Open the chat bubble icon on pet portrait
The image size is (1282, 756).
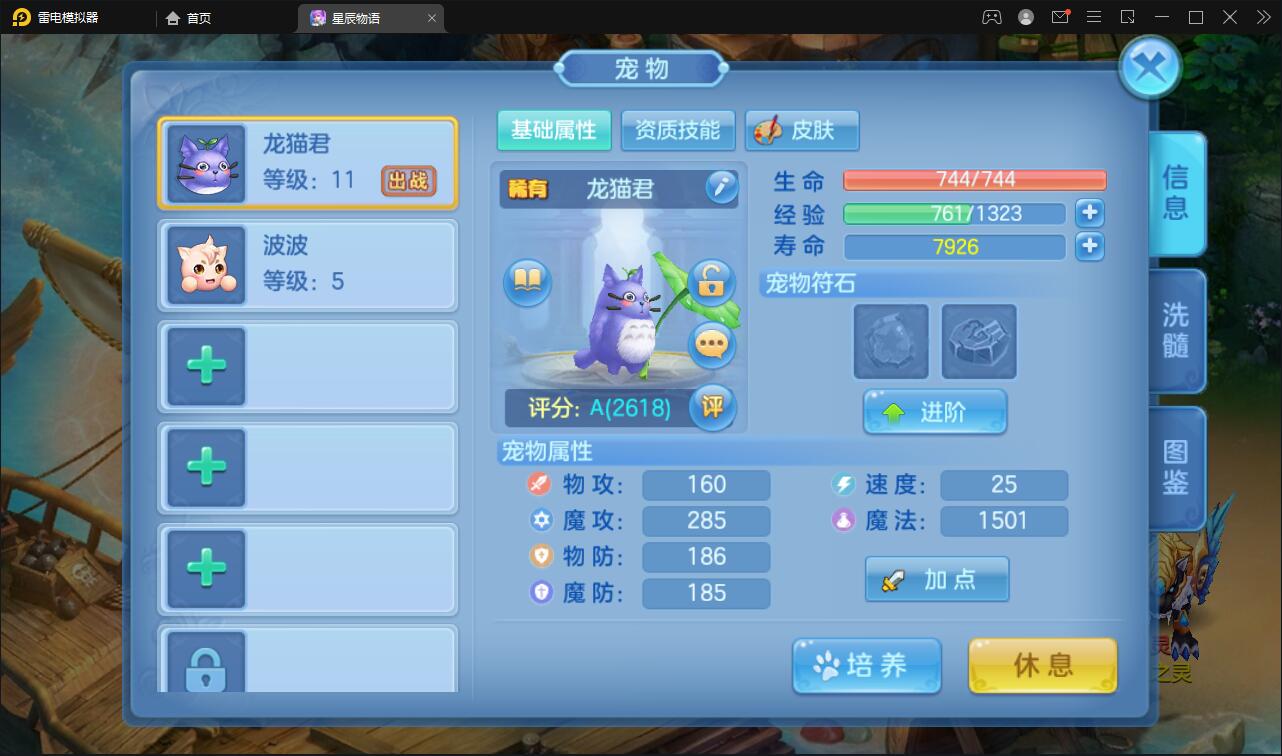click(711, 344)
